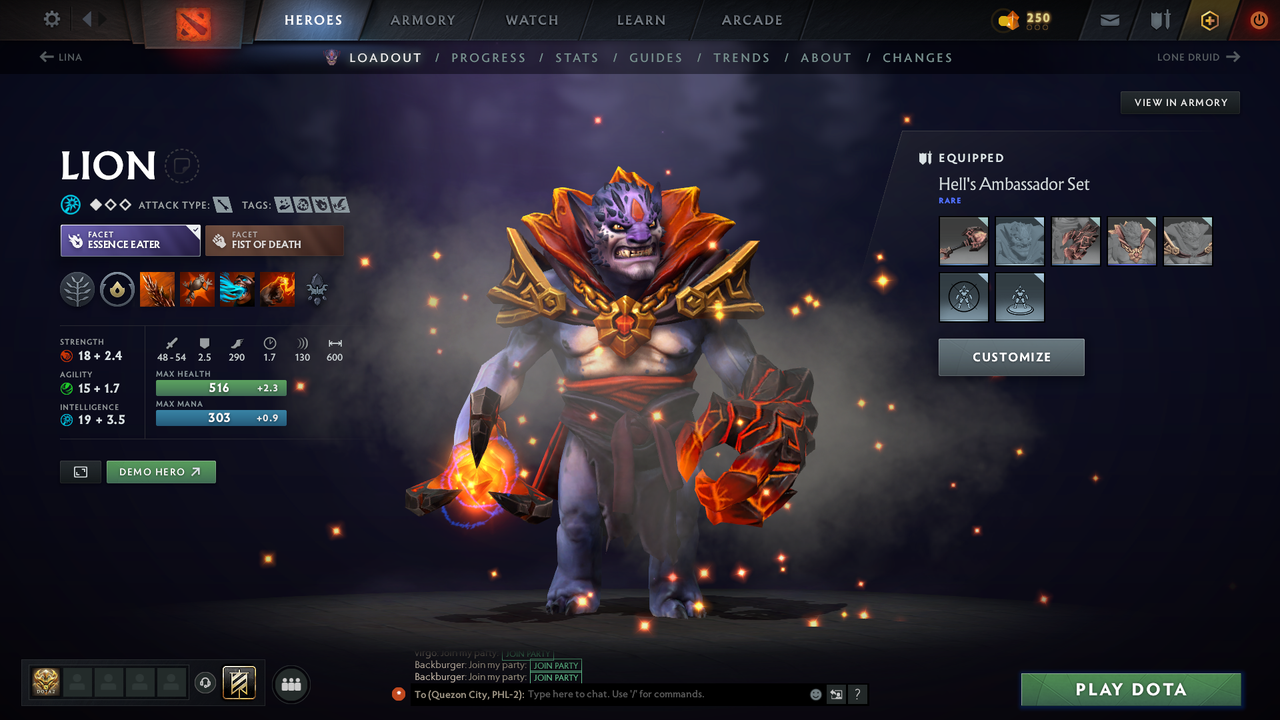The height and width of the screenshot is (720, 1280).
Task: Select Lion's Earth Spike ability icon
Action: [x=158, y=290]
